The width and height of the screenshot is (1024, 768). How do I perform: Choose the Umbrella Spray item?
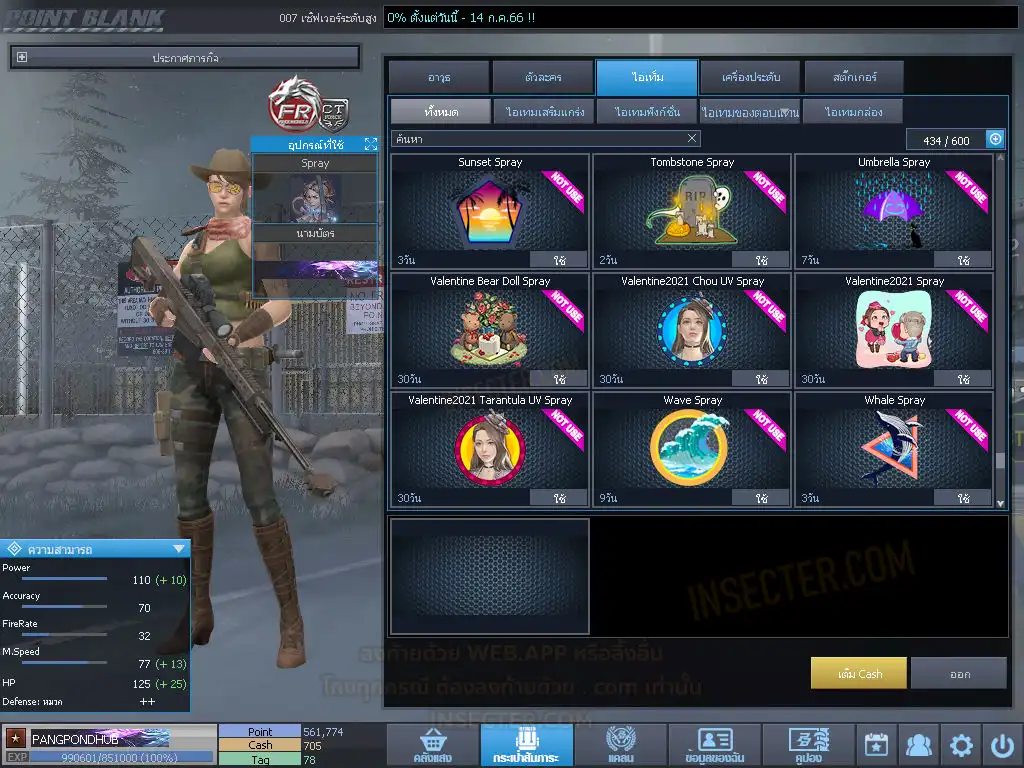[894, 210]
